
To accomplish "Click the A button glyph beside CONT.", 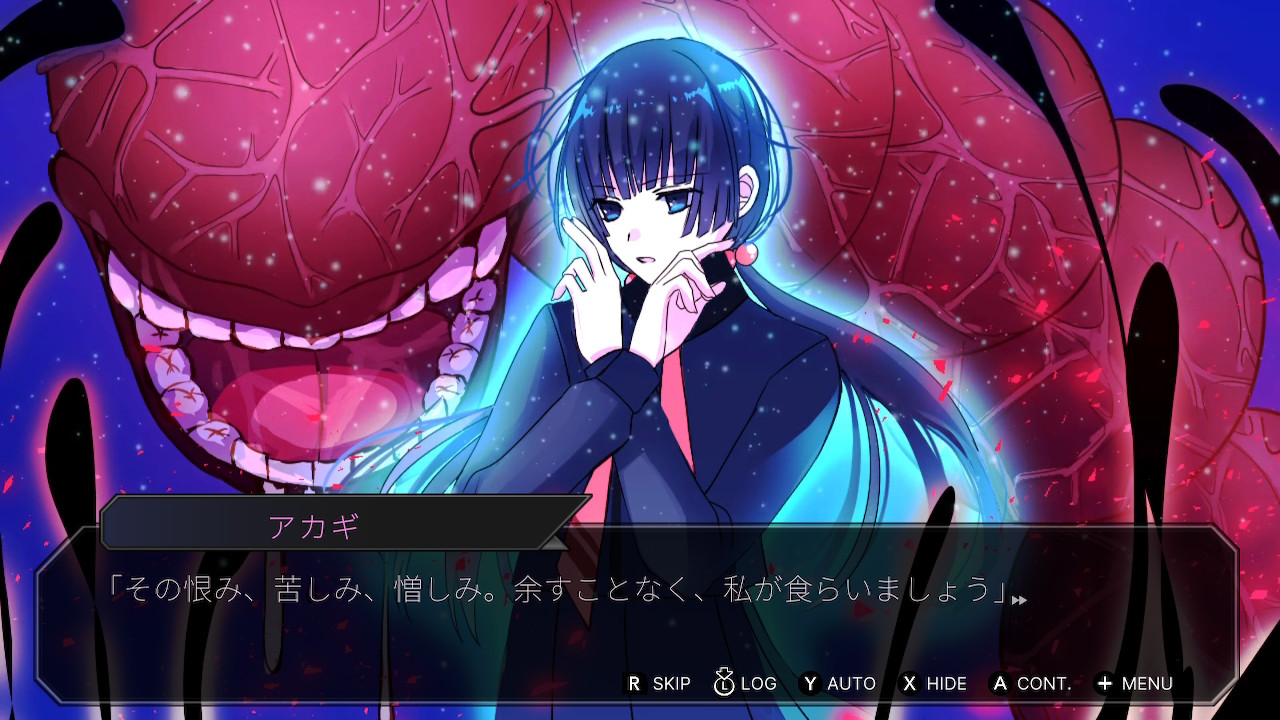I will [x=999, y=683].
